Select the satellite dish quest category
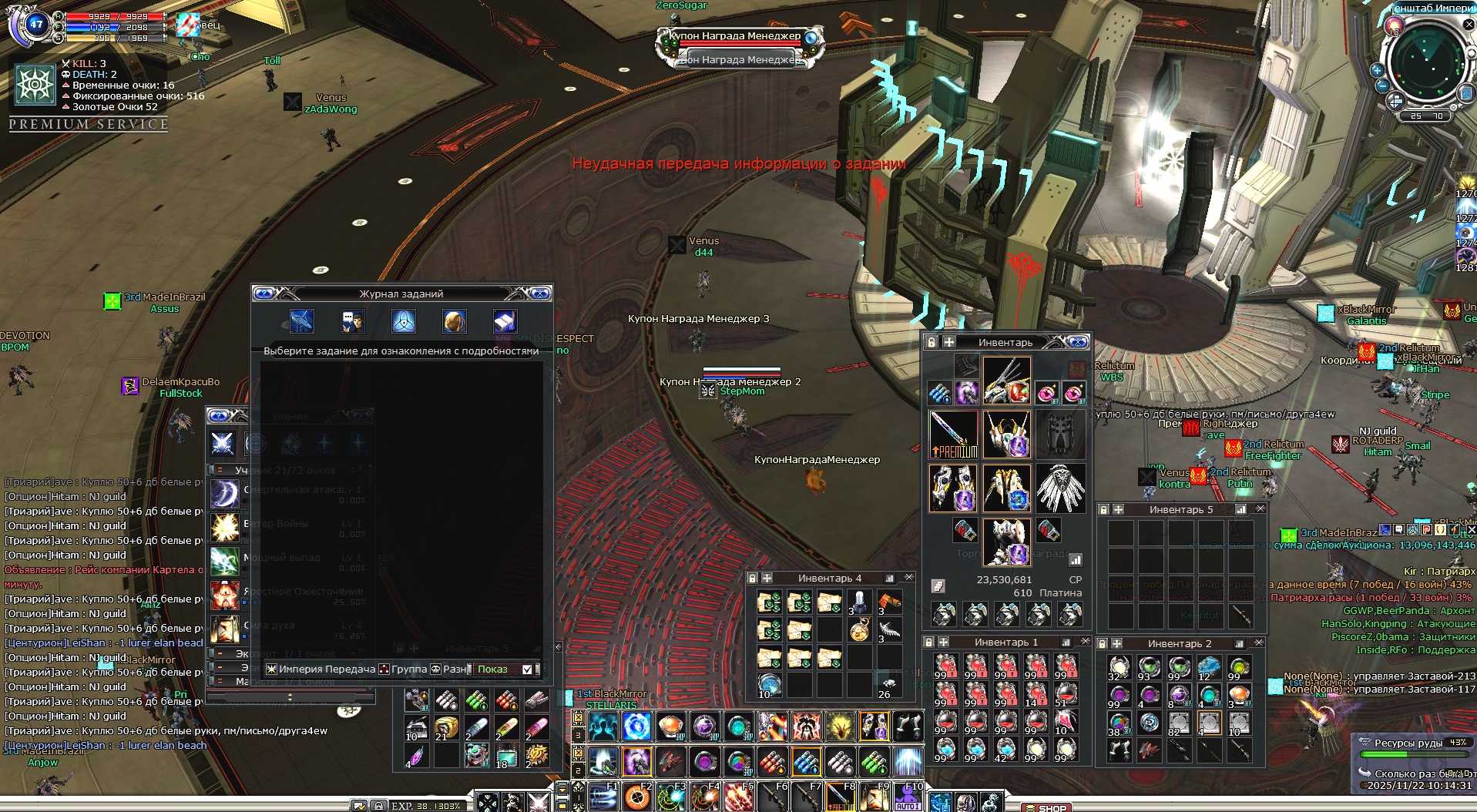The image size is (1477, 812). tap(301, 320)
